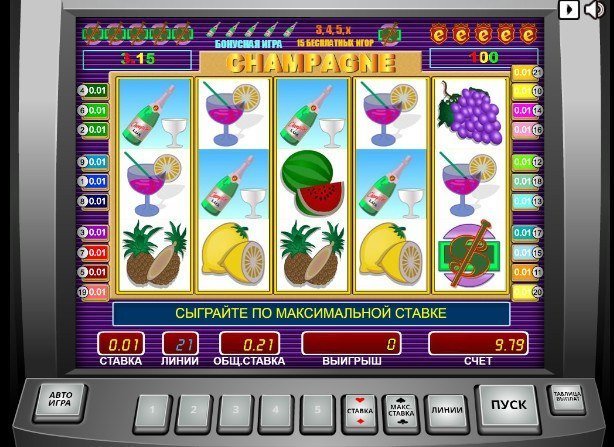The width and height of the screenshot is (614, 447).
Task: Select payline 21 marker on the right edge
Action: (x=527, y=73)
